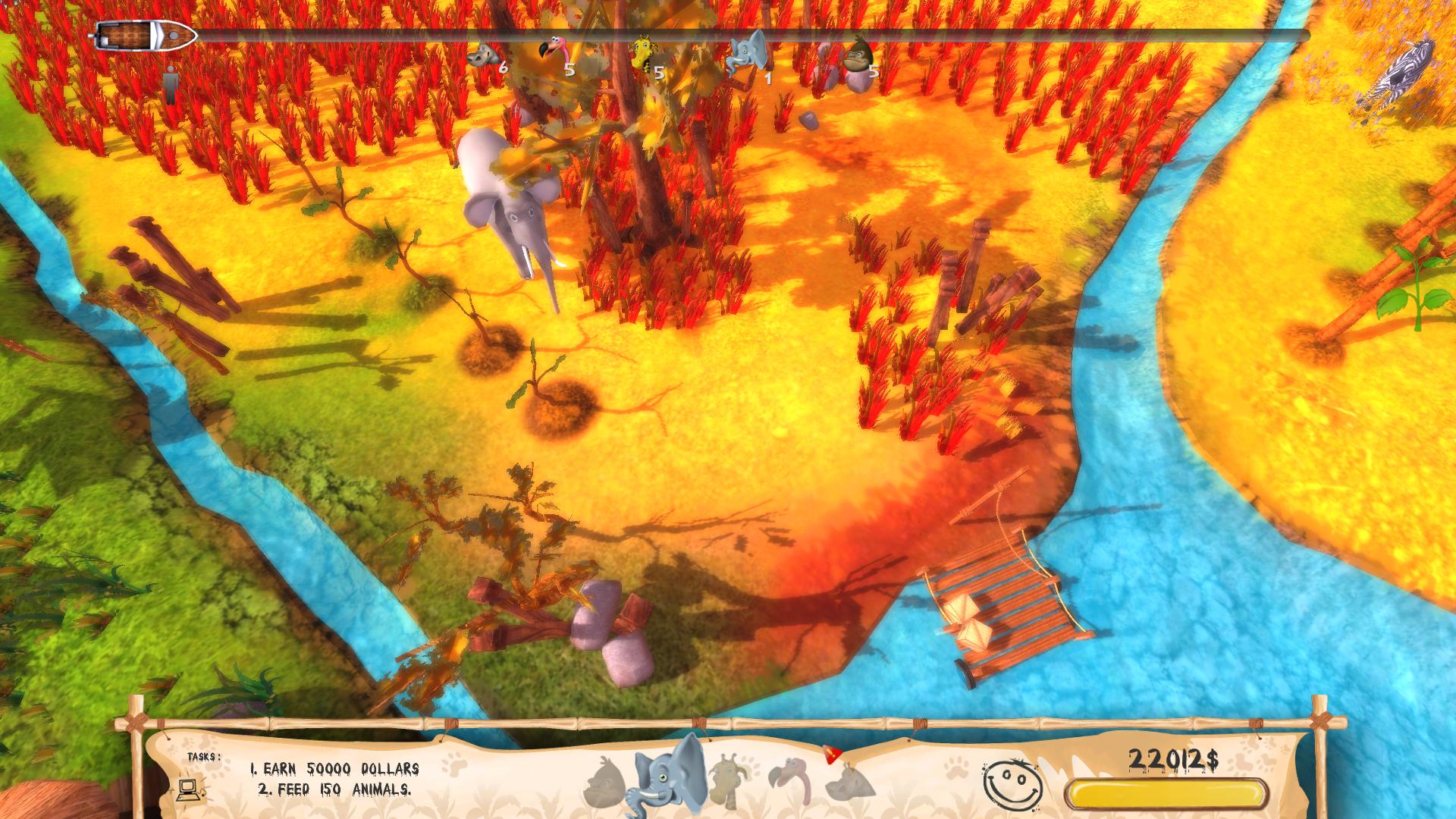Click the gorilla counter on the top bar
This screenshot has width=1456, height=819.
pyautogui.click(x=859, y=56)
